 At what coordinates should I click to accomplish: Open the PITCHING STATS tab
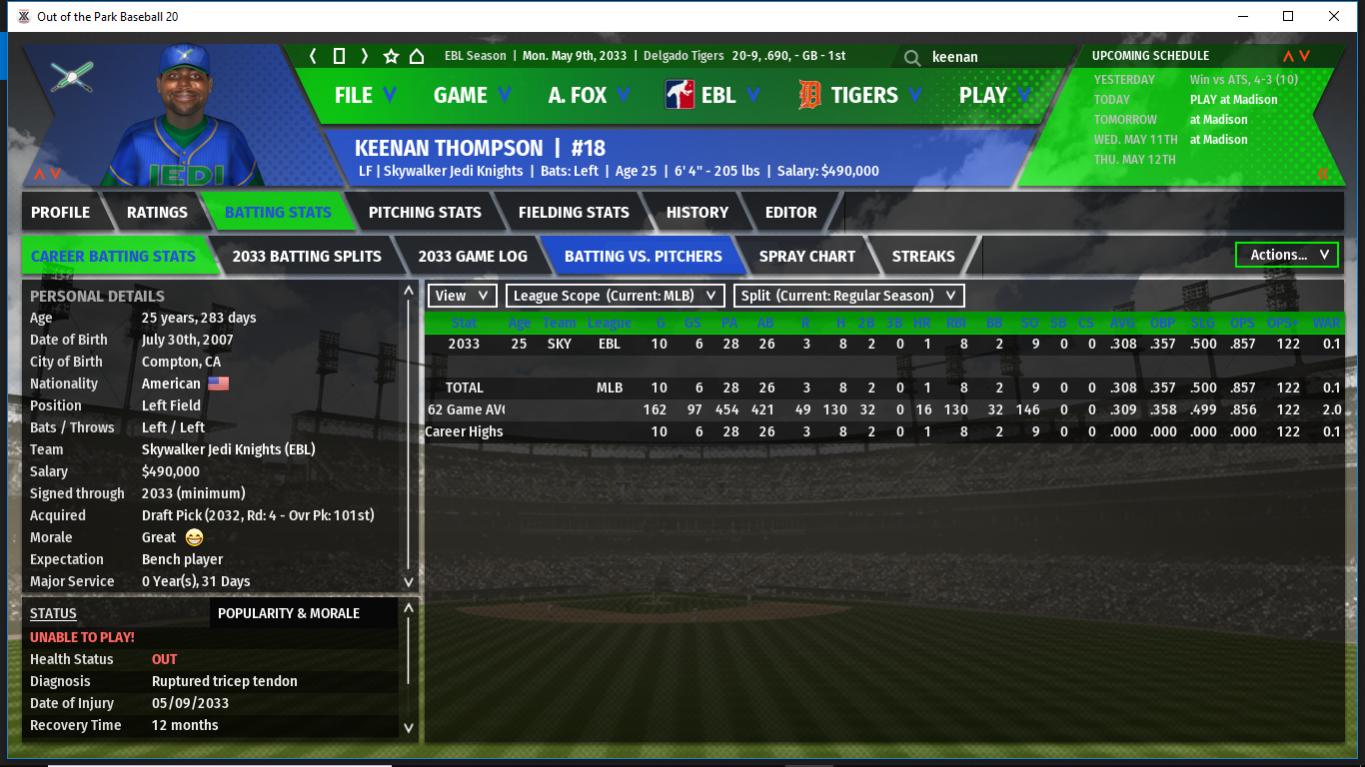[x=424, y=212]
